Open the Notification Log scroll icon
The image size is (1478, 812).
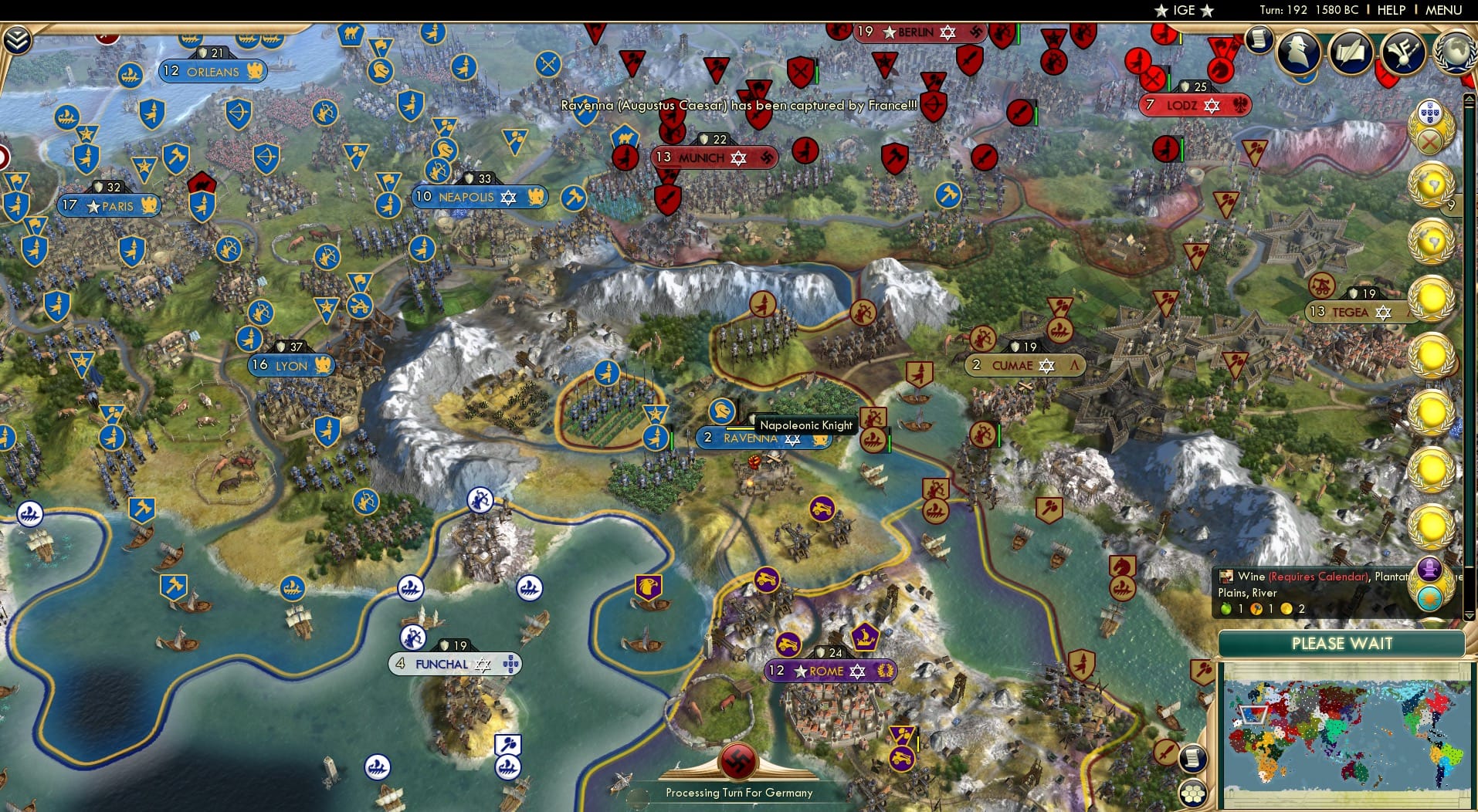[x=1259, y=39]
